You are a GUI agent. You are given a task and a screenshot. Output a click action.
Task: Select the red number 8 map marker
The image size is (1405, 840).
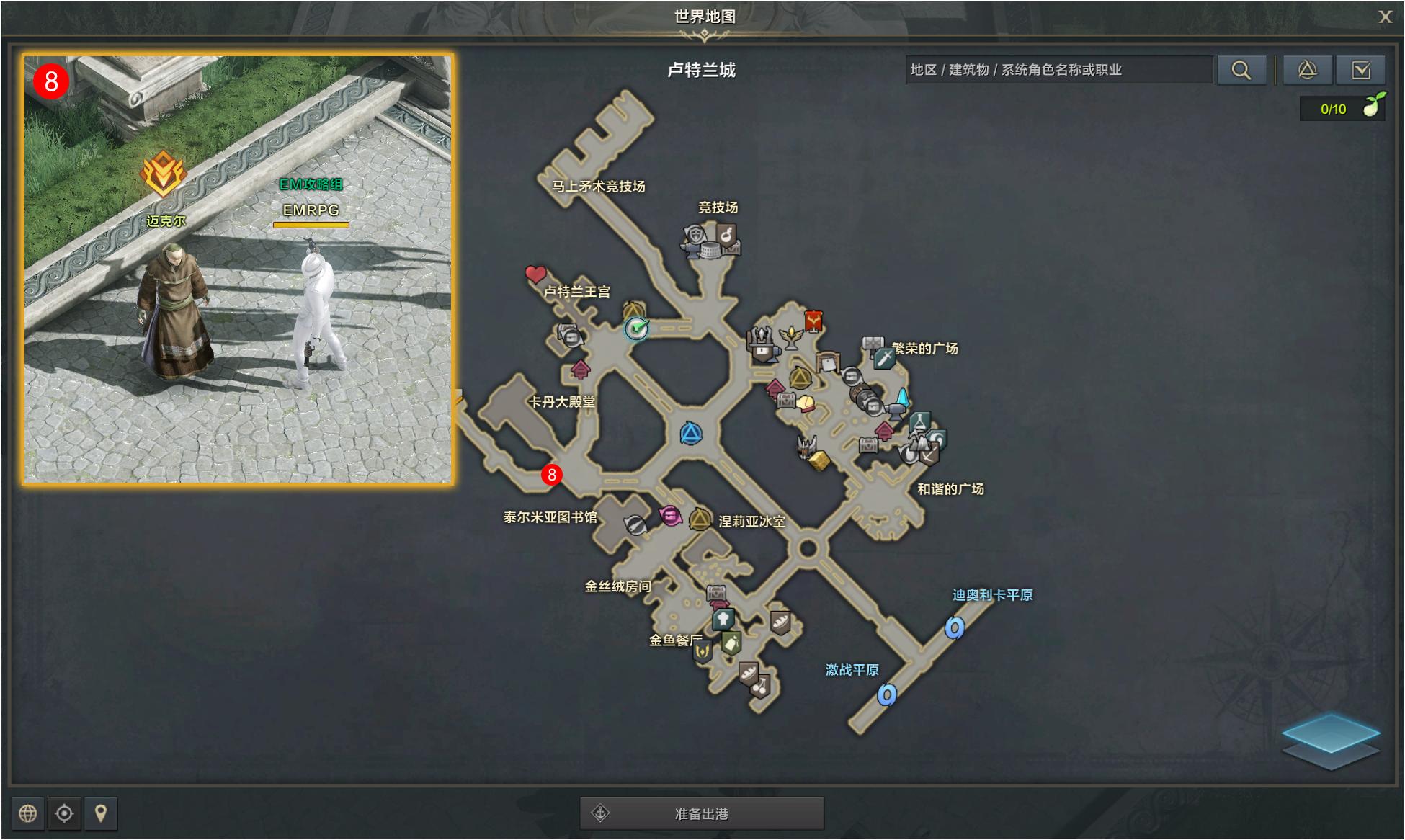tap(552, 475)
